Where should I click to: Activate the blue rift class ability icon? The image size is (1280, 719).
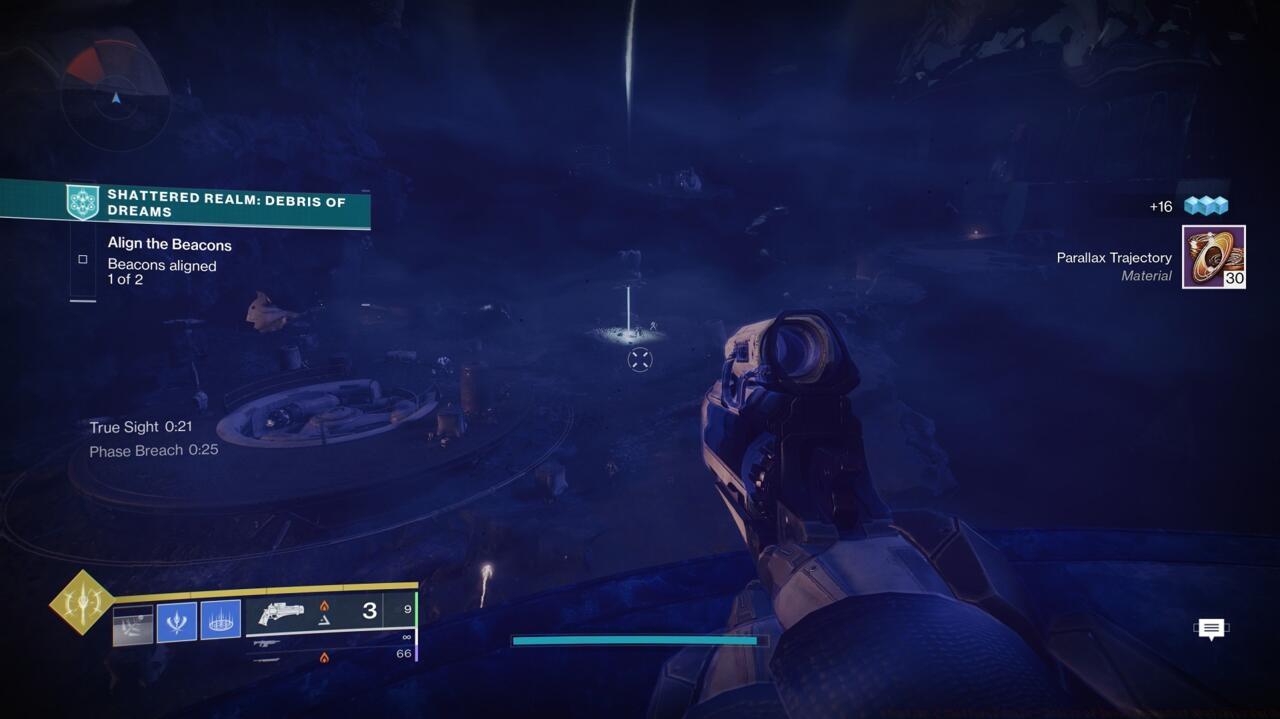click(x=221, y=620)
